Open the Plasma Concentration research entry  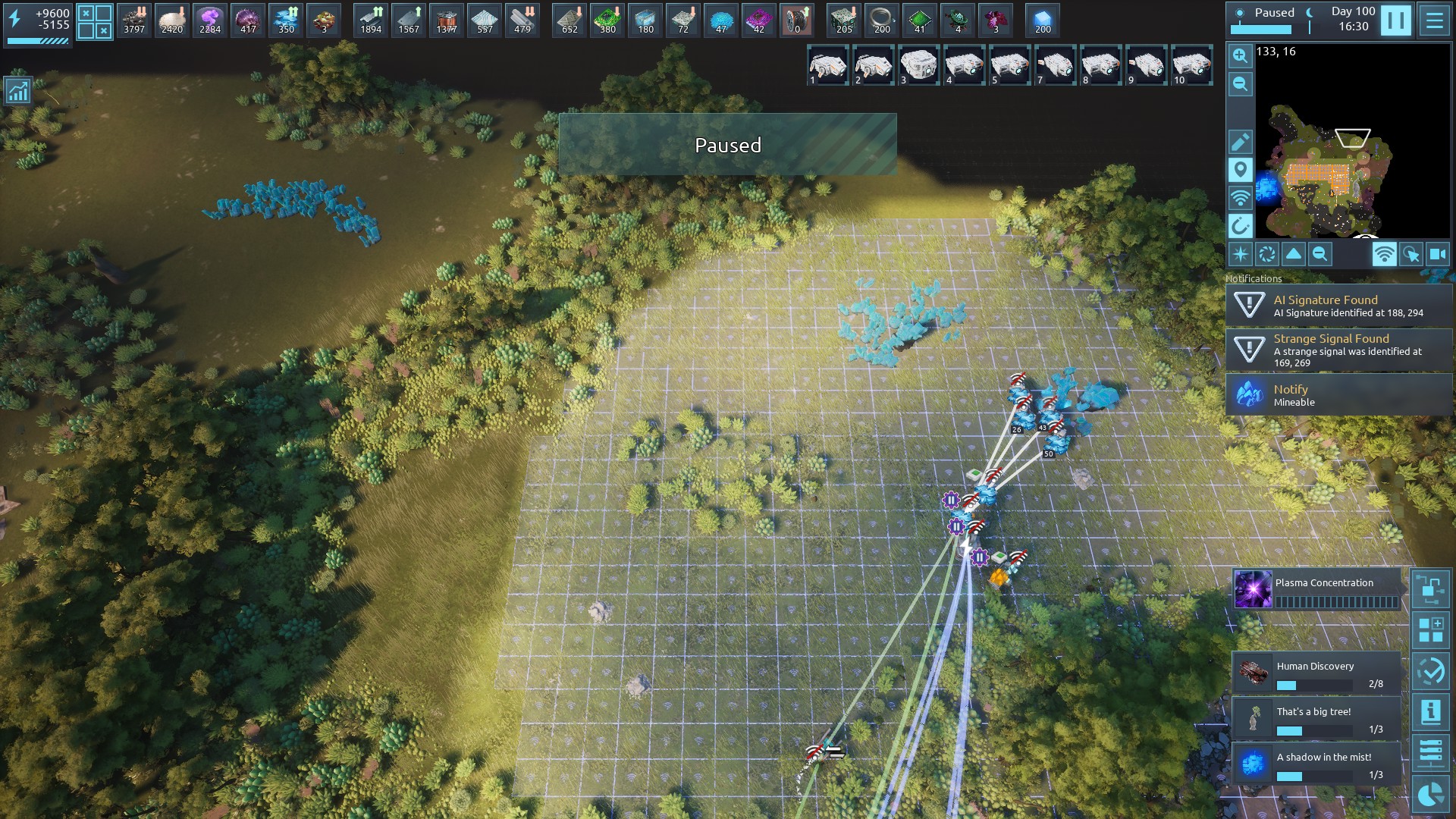point(1317,590)
